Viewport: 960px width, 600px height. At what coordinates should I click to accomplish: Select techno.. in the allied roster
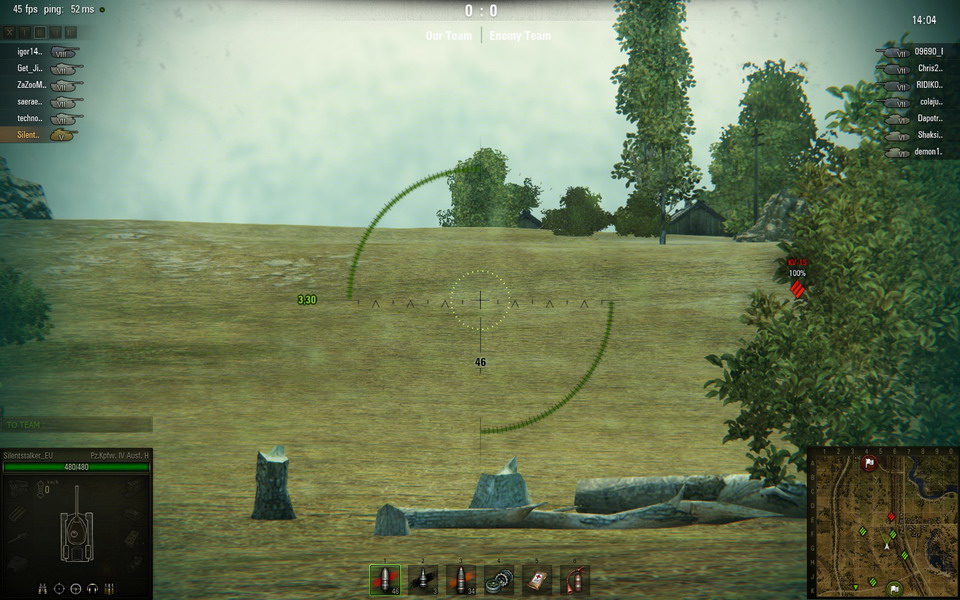pos(30,118)
